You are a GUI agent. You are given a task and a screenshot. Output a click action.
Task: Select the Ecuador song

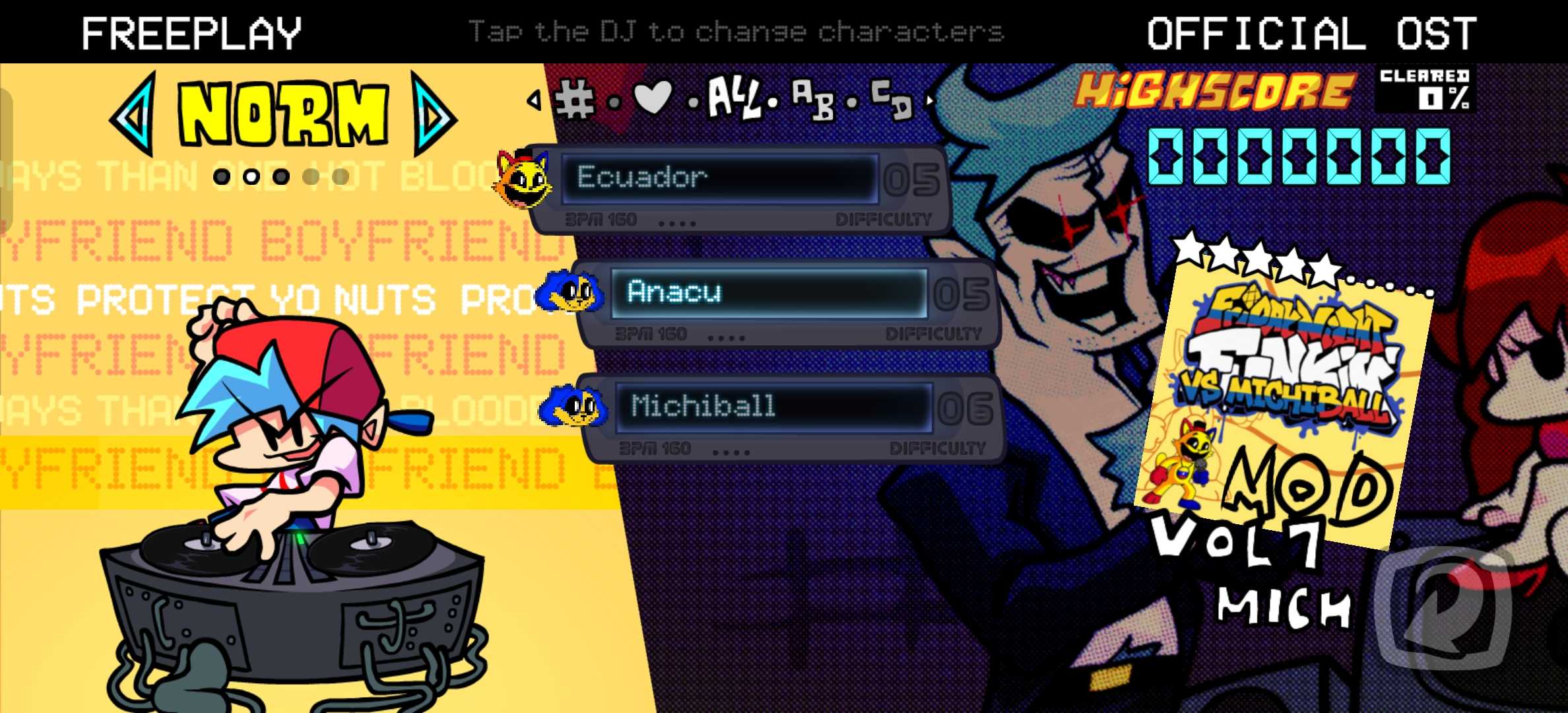[x=719, y=178]
